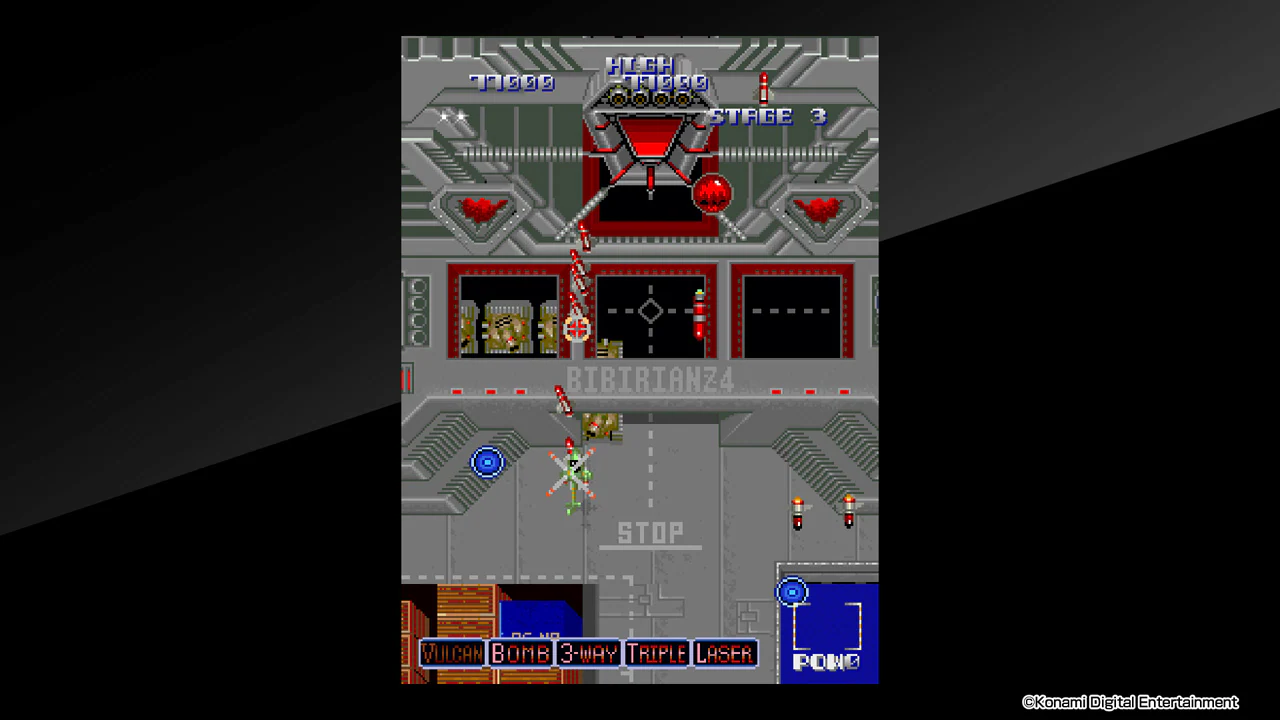
Task: Click the player's green fighter ship
Action: (574, 470)
